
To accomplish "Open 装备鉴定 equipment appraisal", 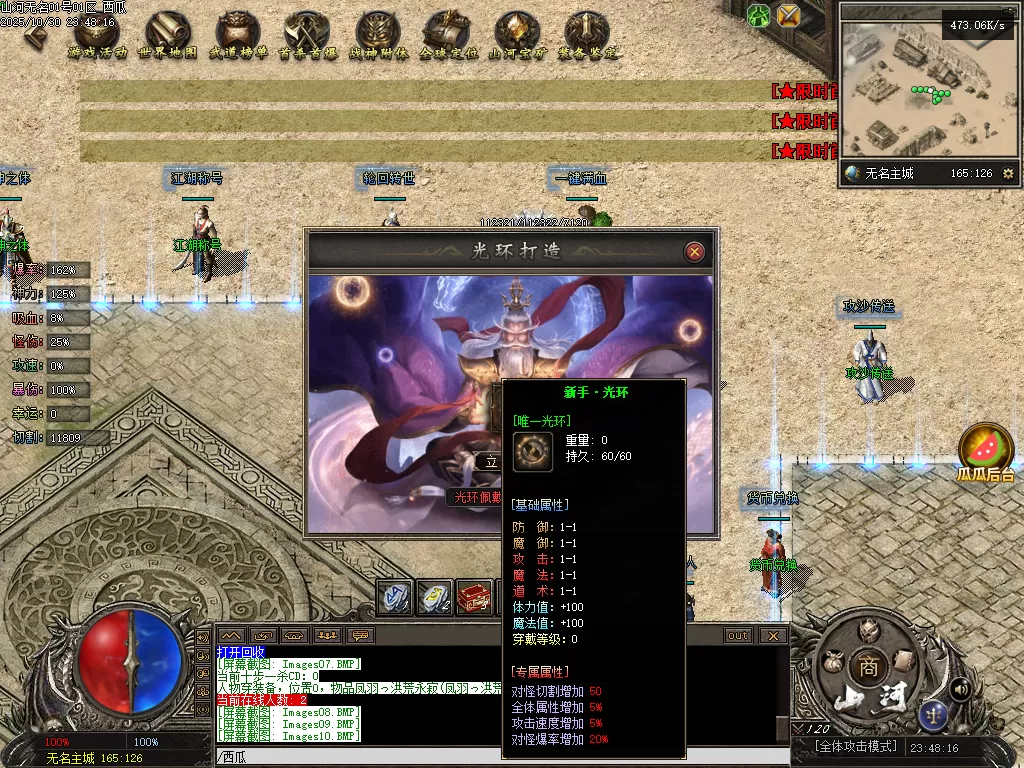I will [x=587, y=35].
